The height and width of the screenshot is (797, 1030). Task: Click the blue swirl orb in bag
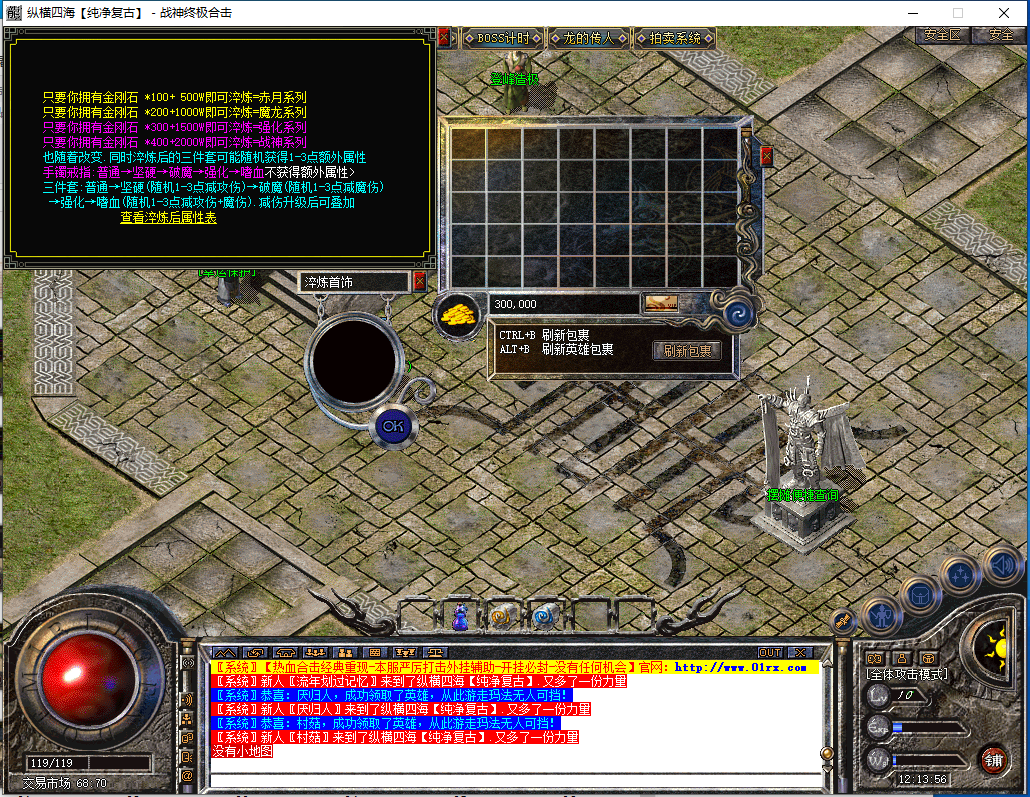(x=736, y=312)
